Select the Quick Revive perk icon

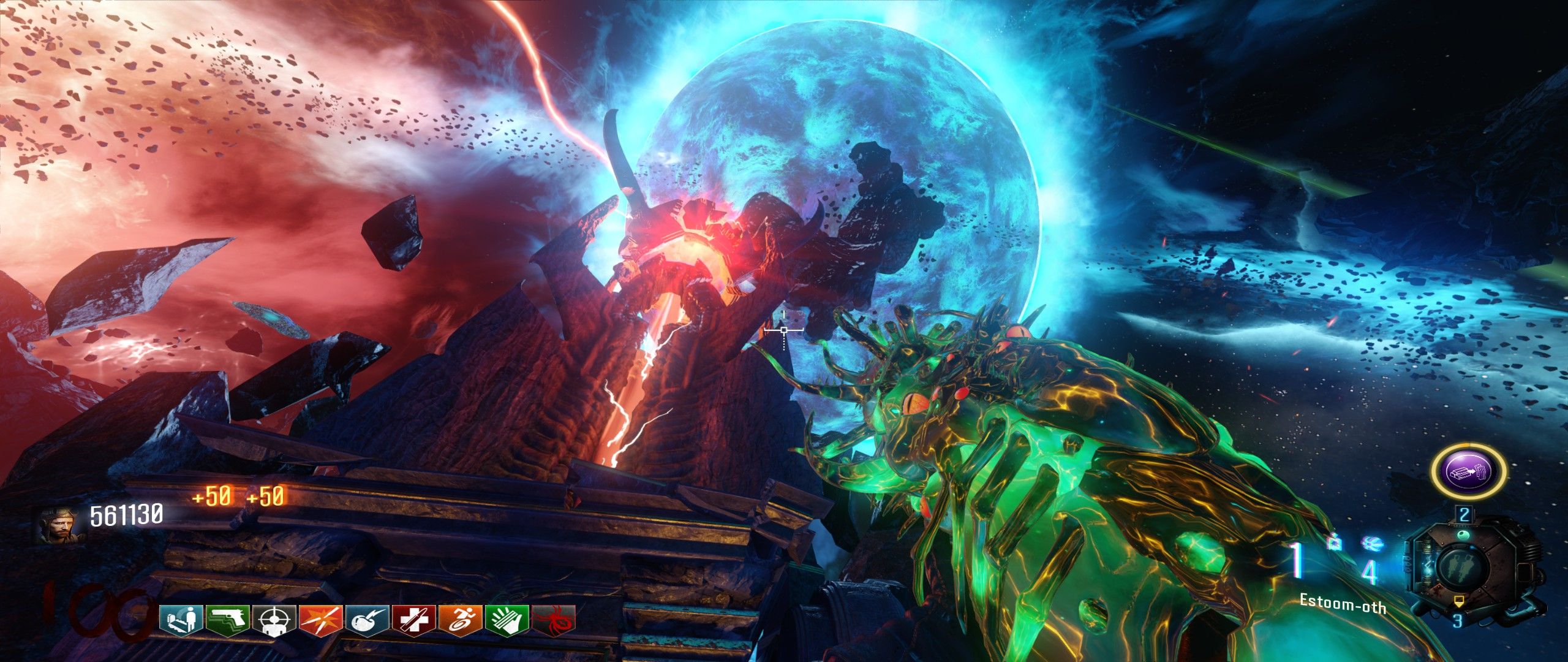tap(181, 620)
